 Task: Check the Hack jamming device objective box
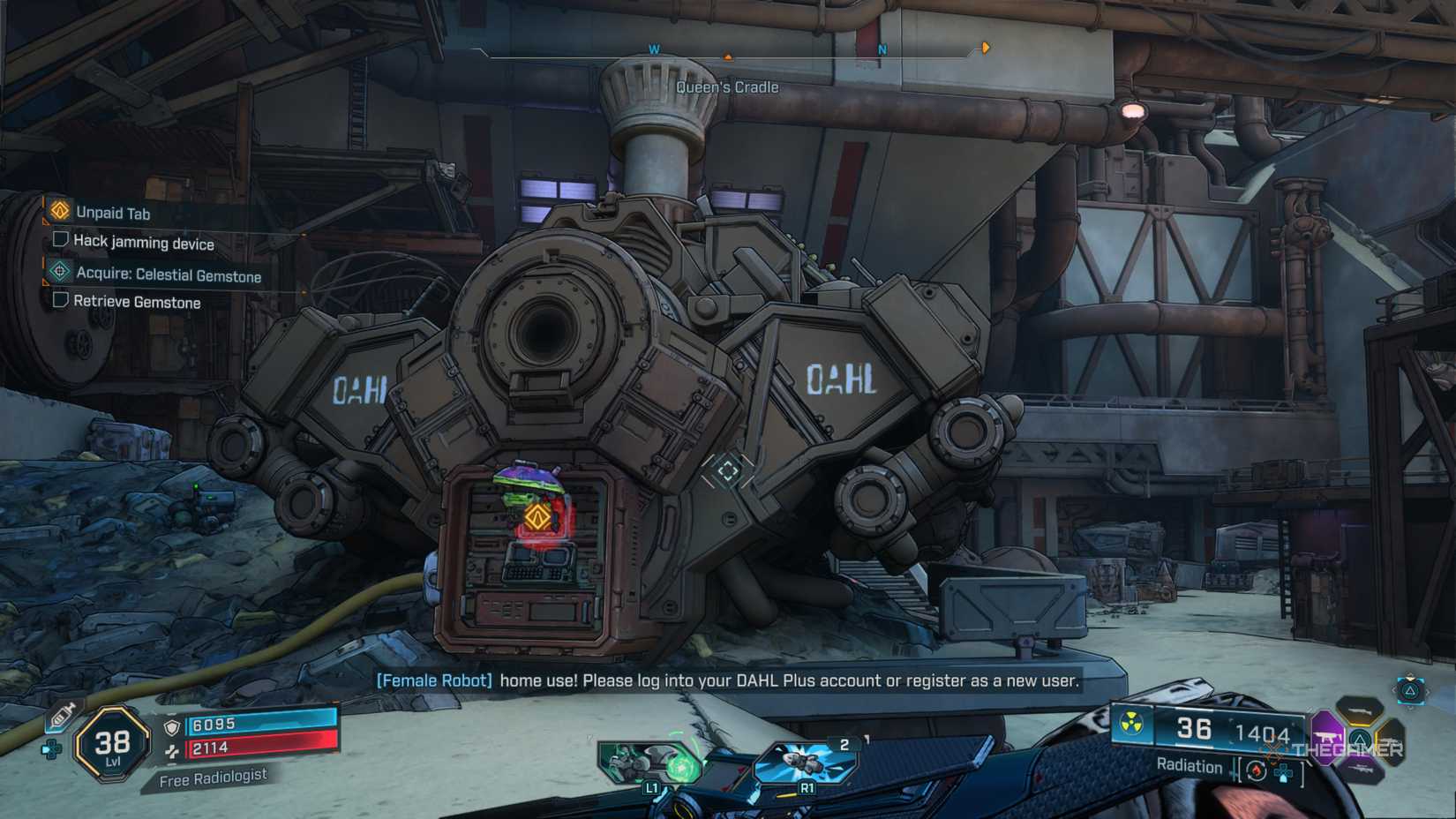click(x=60, y=244)
